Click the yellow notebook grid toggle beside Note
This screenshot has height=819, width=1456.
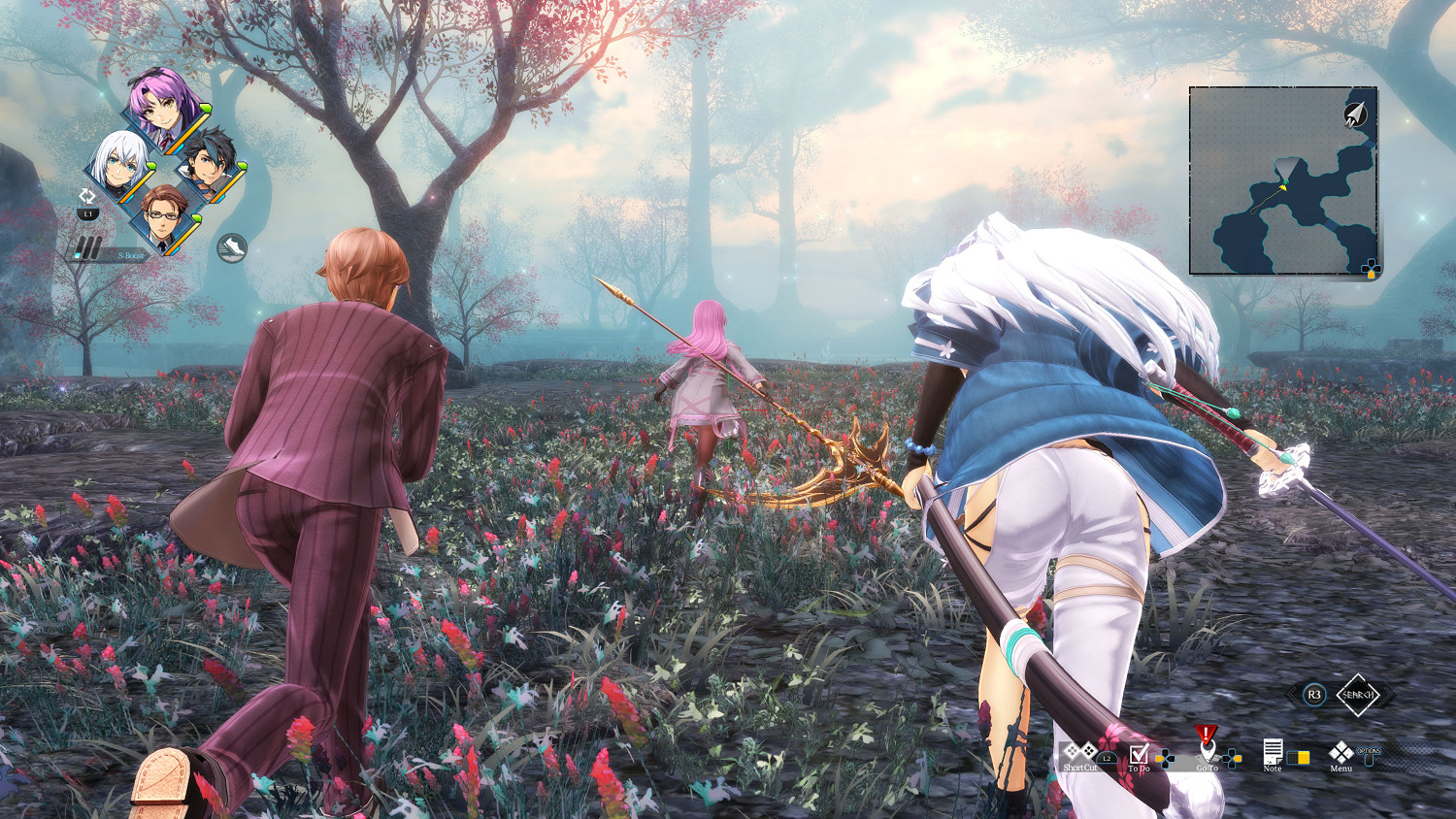(1299, 758)
